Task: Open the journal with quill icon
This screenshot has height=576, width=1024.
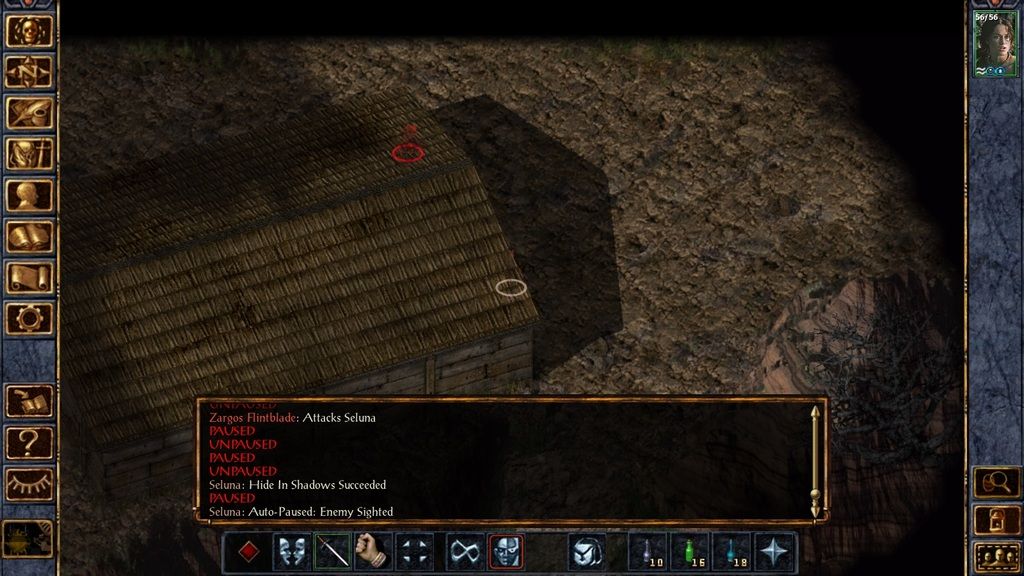Action: (x=29, y=113)
